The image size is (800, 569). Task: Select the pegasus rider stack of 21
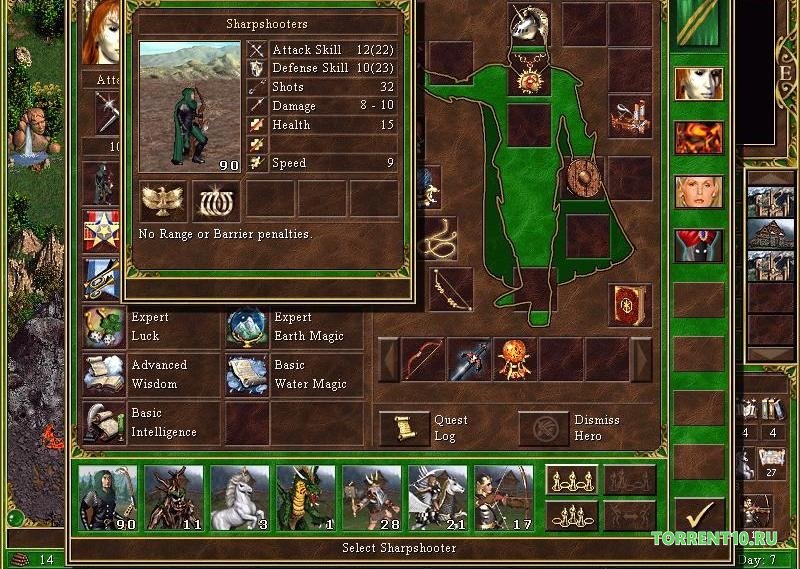click(437, 497)
